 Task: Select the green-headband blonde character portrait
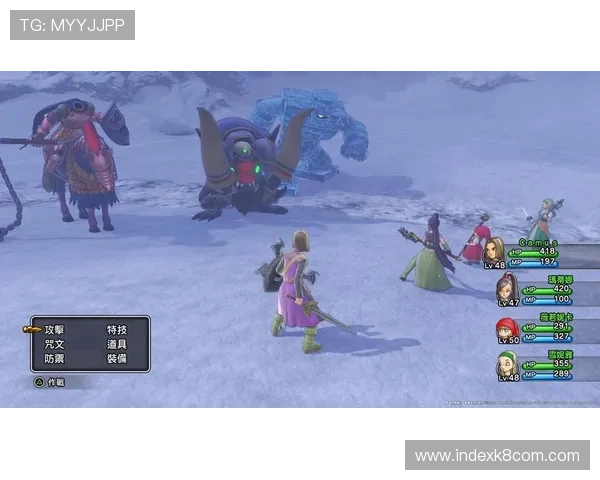click(x=507, y=364)
